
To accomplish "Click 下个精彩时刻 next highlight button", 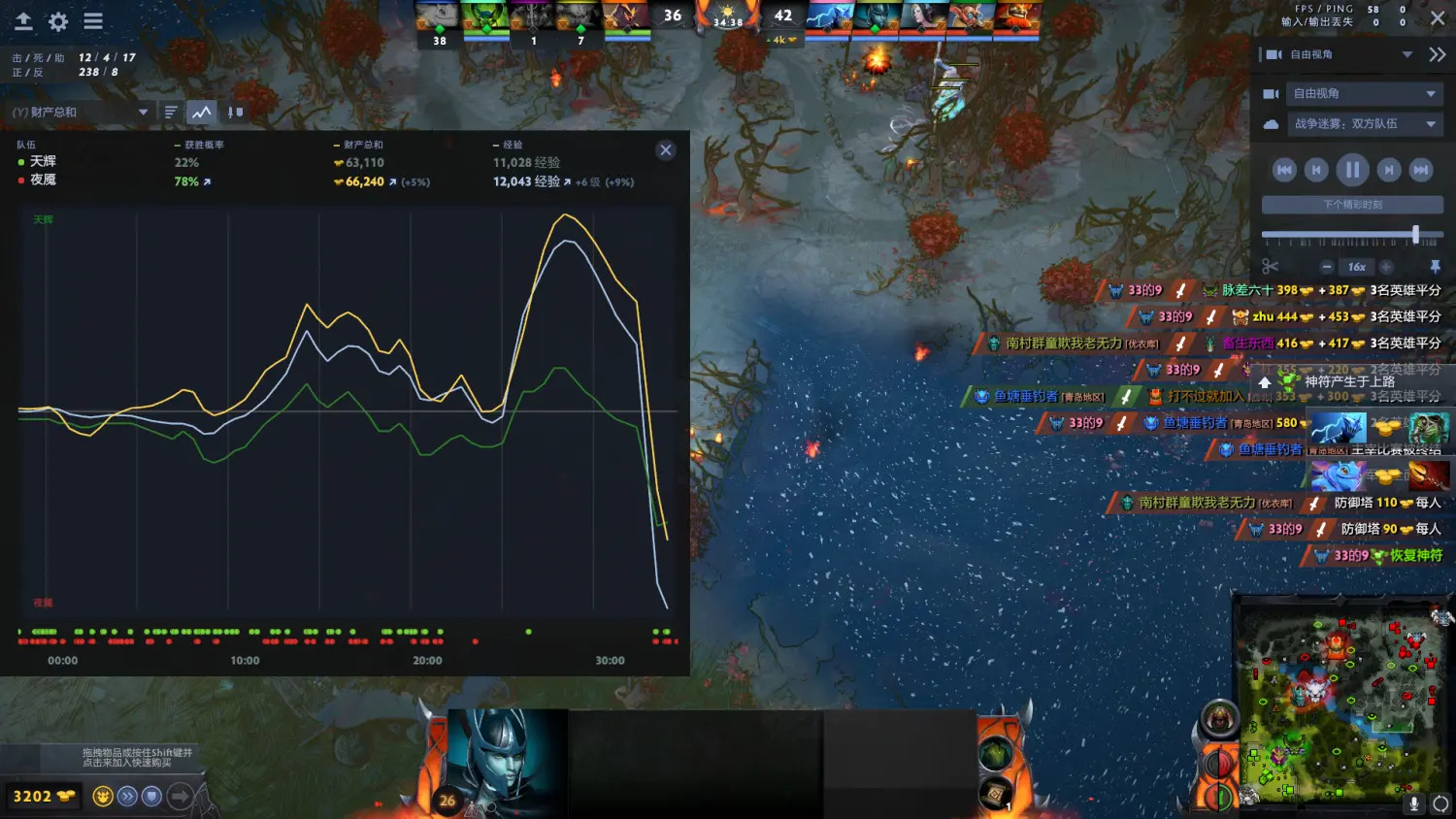I will tap(1352, 205).
